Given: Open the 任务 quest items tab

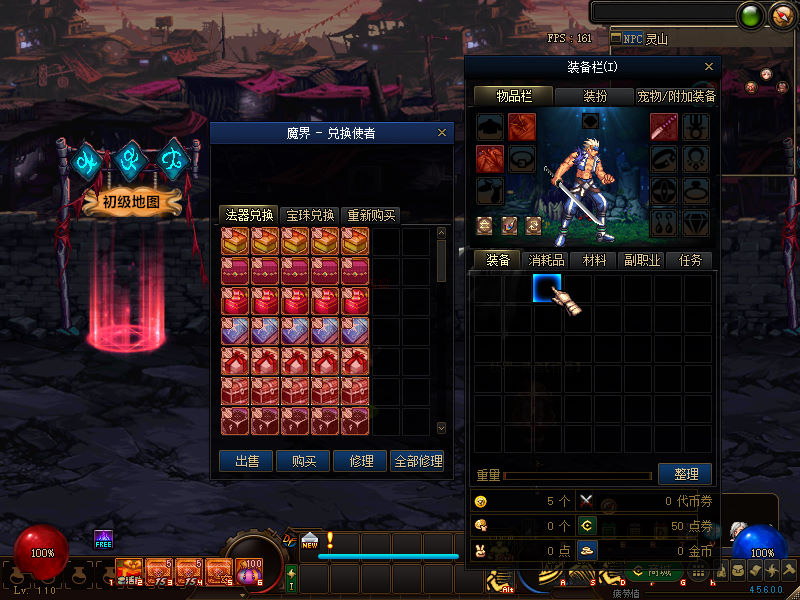Looking at the screenshot, I should tap(690, 260).
